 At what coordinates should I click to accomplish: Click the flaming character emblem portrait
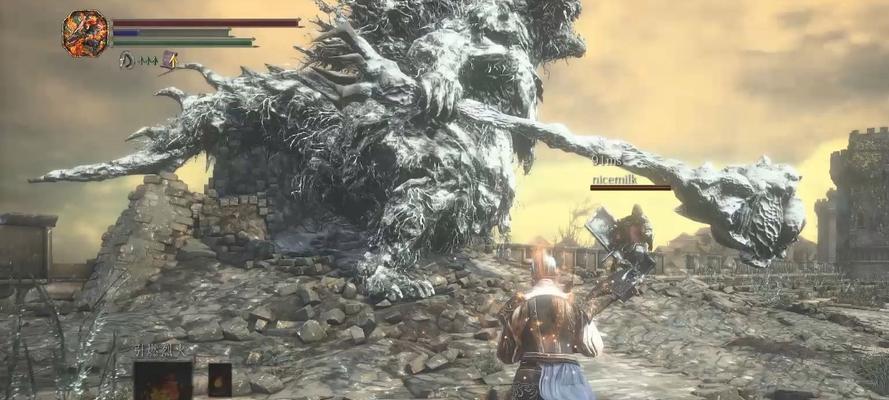85,32
